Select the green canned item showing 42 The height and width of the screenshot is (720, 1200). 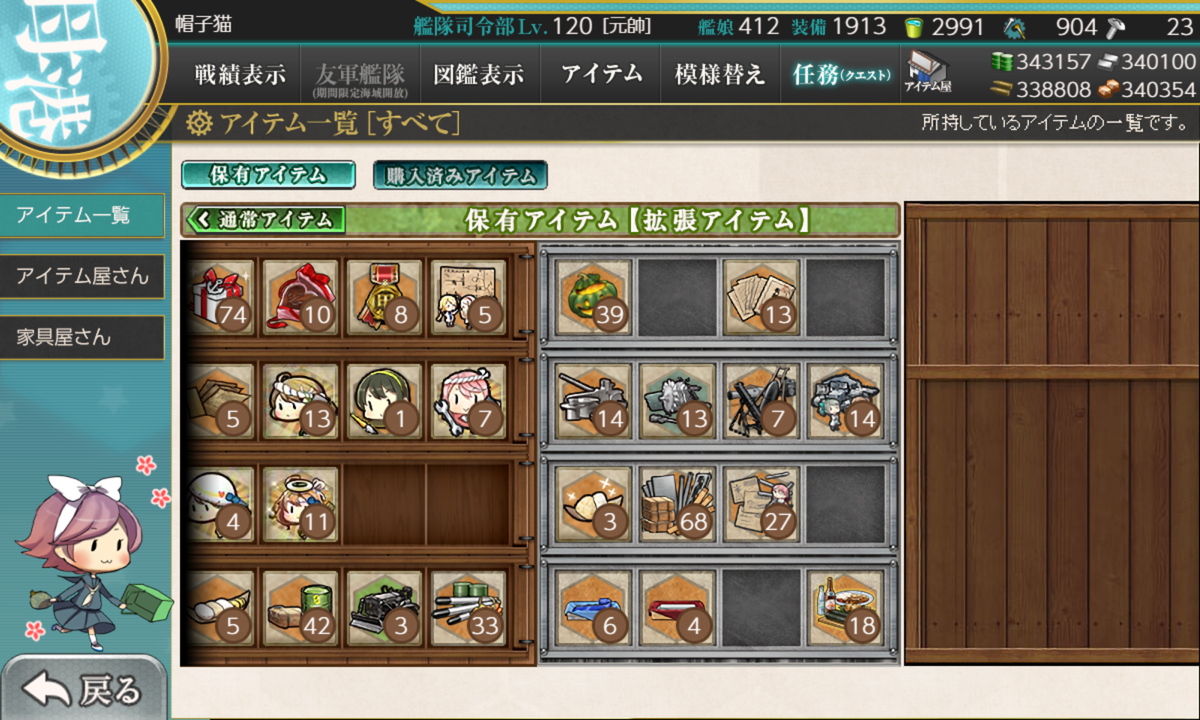(301, 607)
